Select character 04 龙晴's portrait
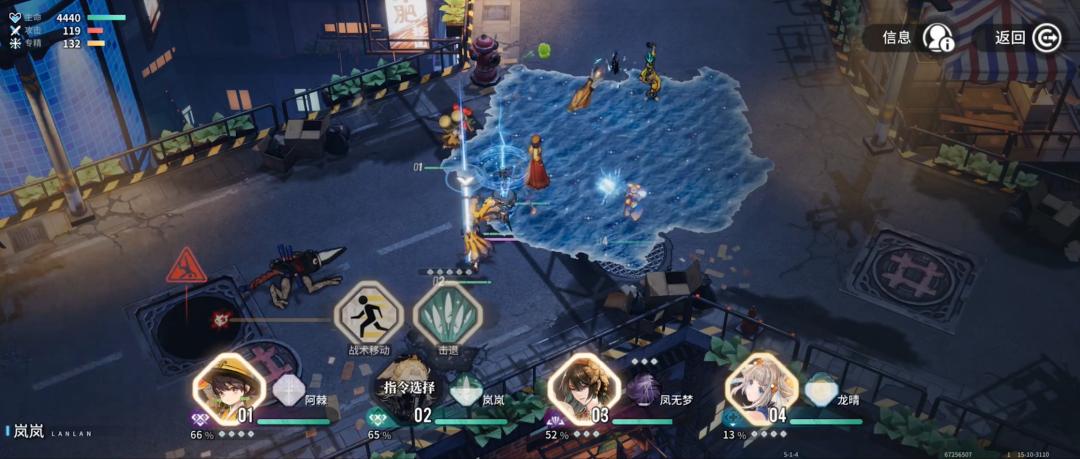Image resolution: width=1080 pixels, height=459 pixels. (x=762, y=388)
